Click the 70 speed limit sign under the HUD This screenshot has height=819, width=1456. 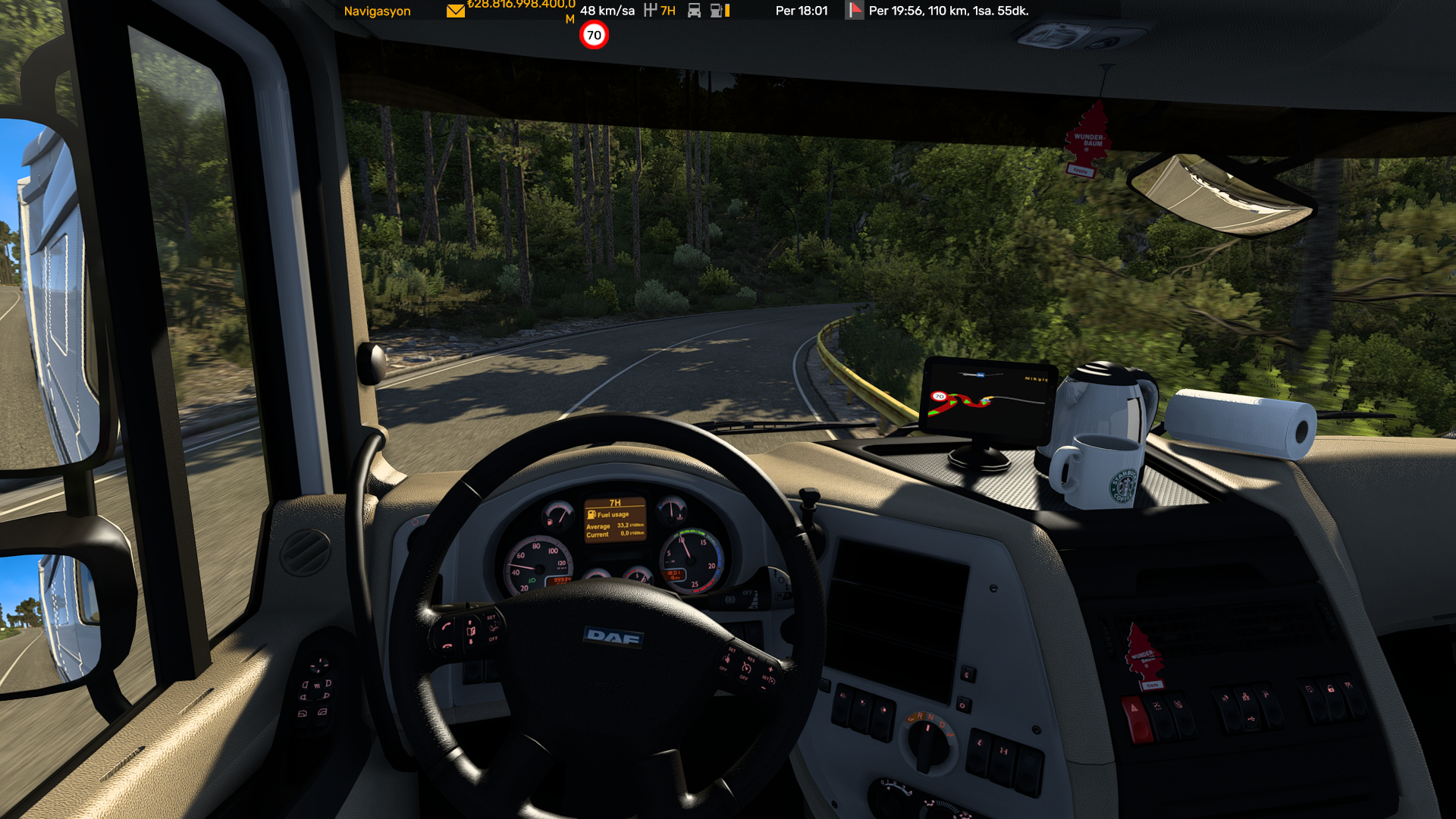tap(595, 34)
